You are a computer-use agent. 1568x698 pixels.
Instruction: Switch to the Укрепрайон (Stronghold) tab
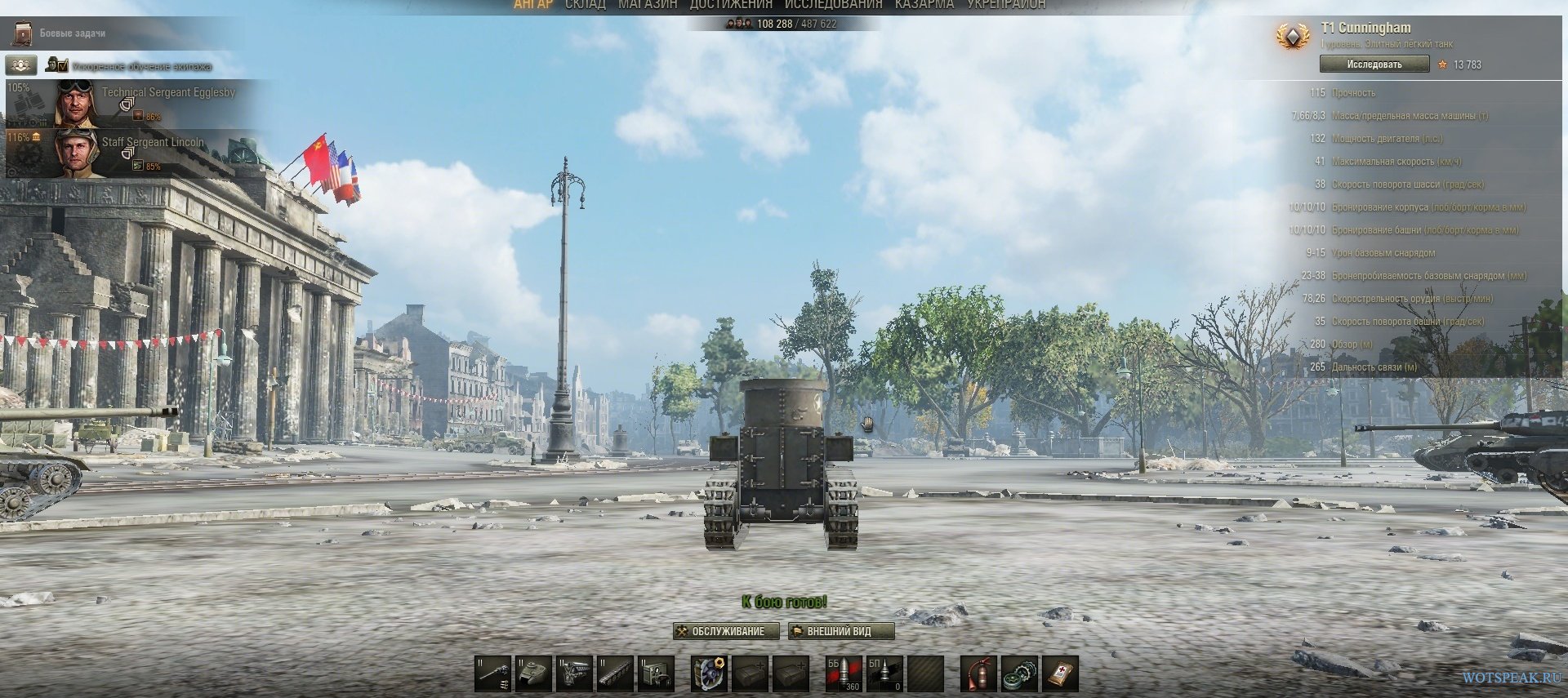coord(1006,5)
